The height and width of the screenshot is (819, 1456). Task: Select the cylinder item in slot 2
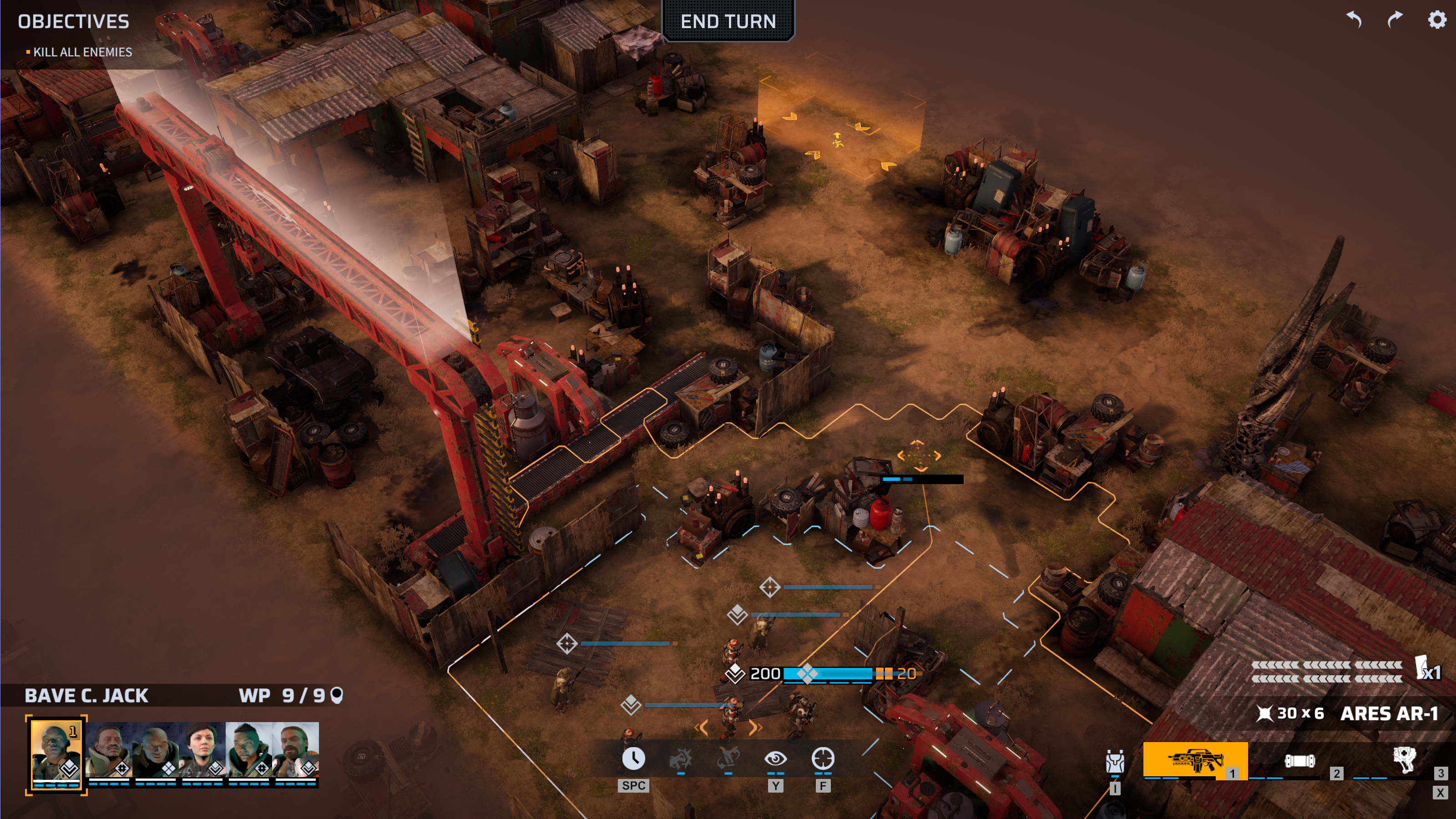[x=1299, y=761]
